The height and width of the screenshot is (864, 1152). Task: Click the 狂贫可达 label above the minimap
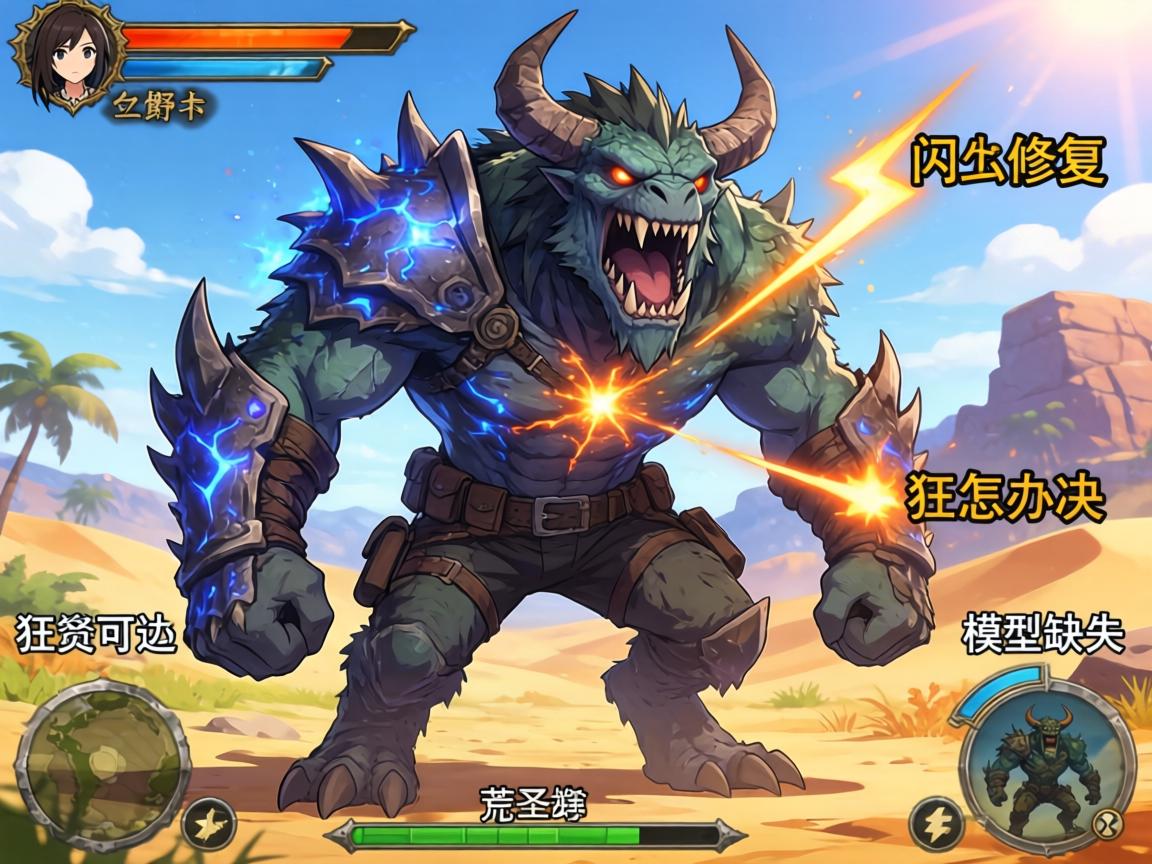coord(96,633)
